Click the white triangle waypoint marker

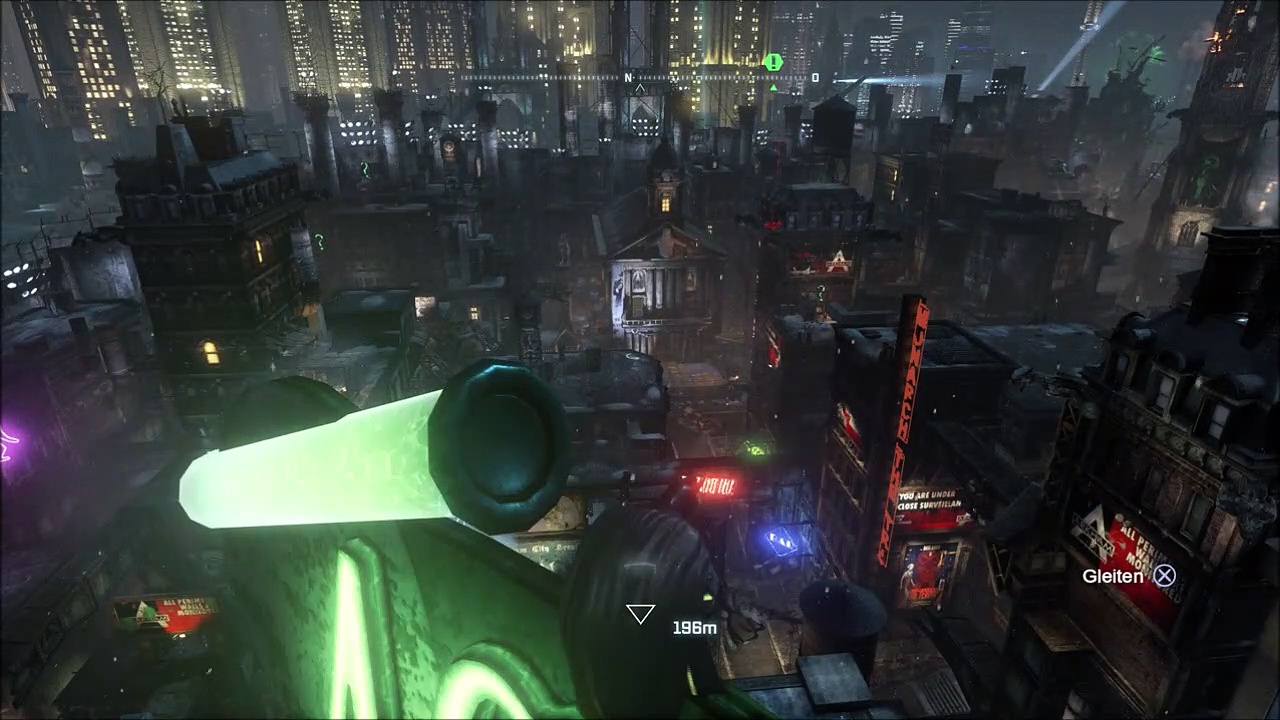(640, 614)
